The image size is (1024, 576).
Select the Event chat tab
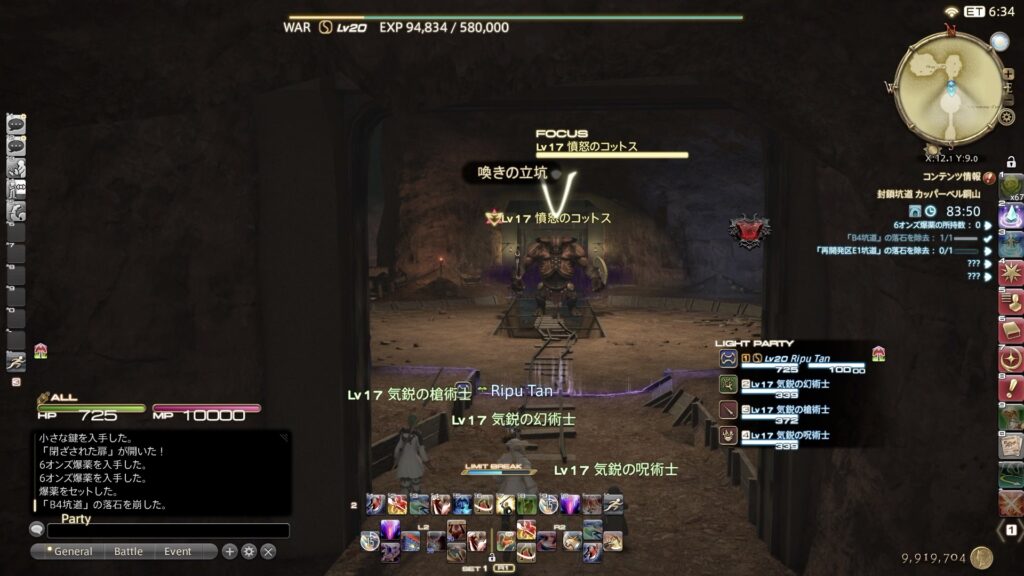[x=178, y=551]
